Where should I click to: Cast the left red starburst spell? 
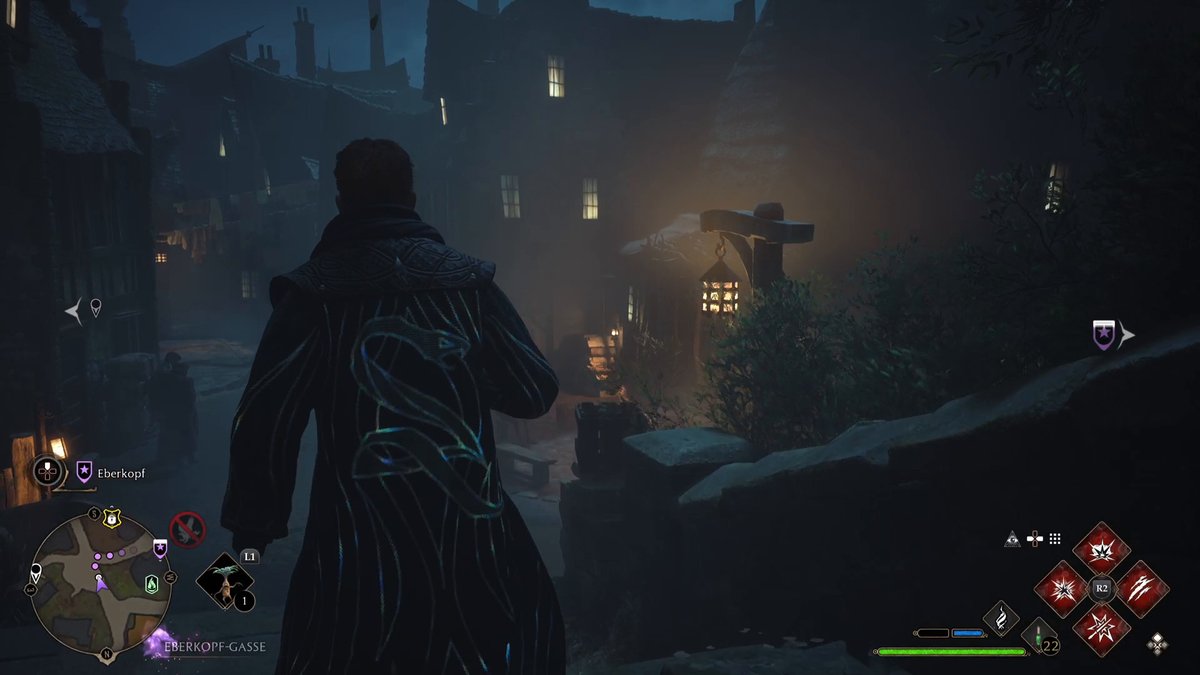[x=1062, y=589]
